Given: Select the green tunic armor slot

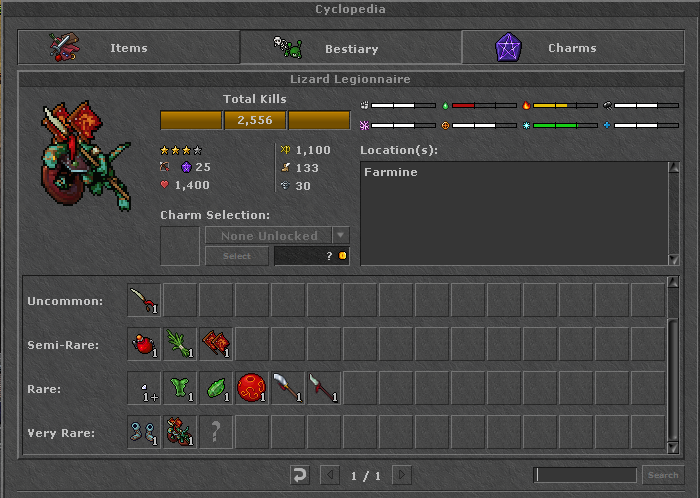Looking at the screenshot, I should click(180, 388).
